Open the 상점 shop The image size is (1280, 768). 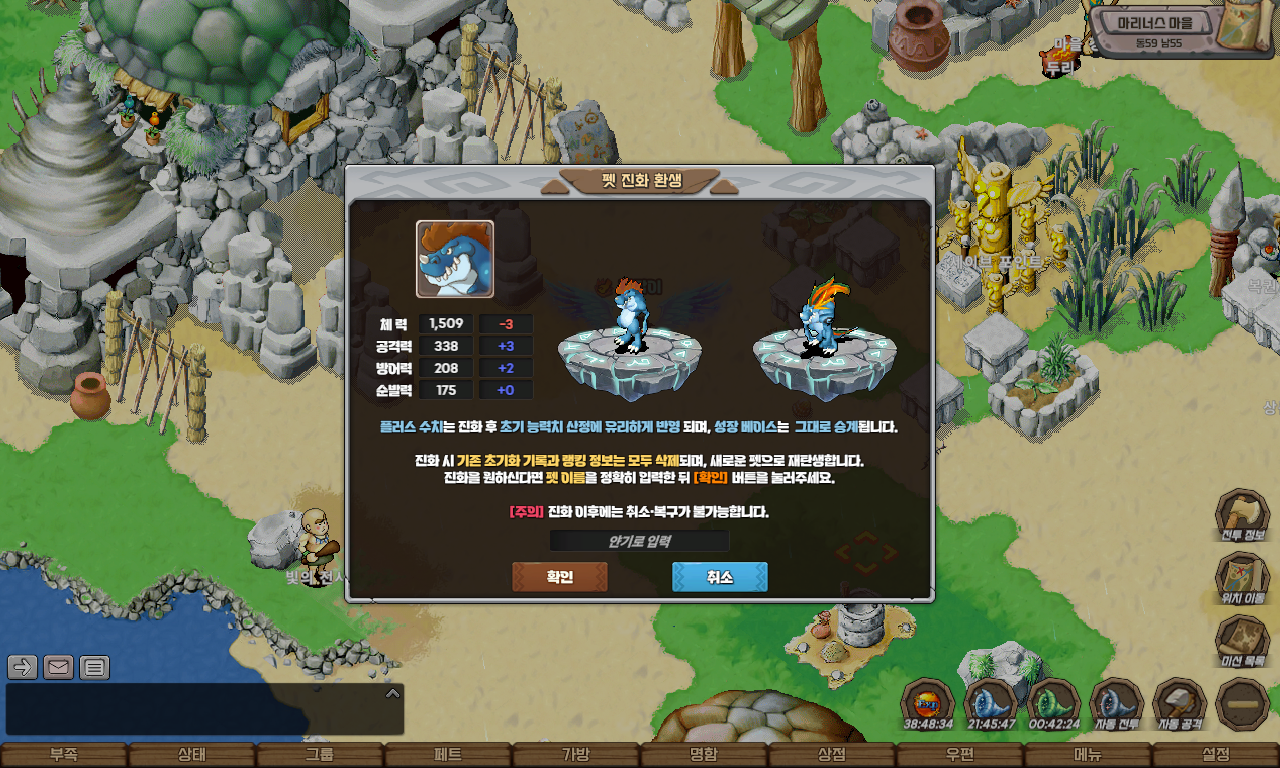[x=832, y=755]
